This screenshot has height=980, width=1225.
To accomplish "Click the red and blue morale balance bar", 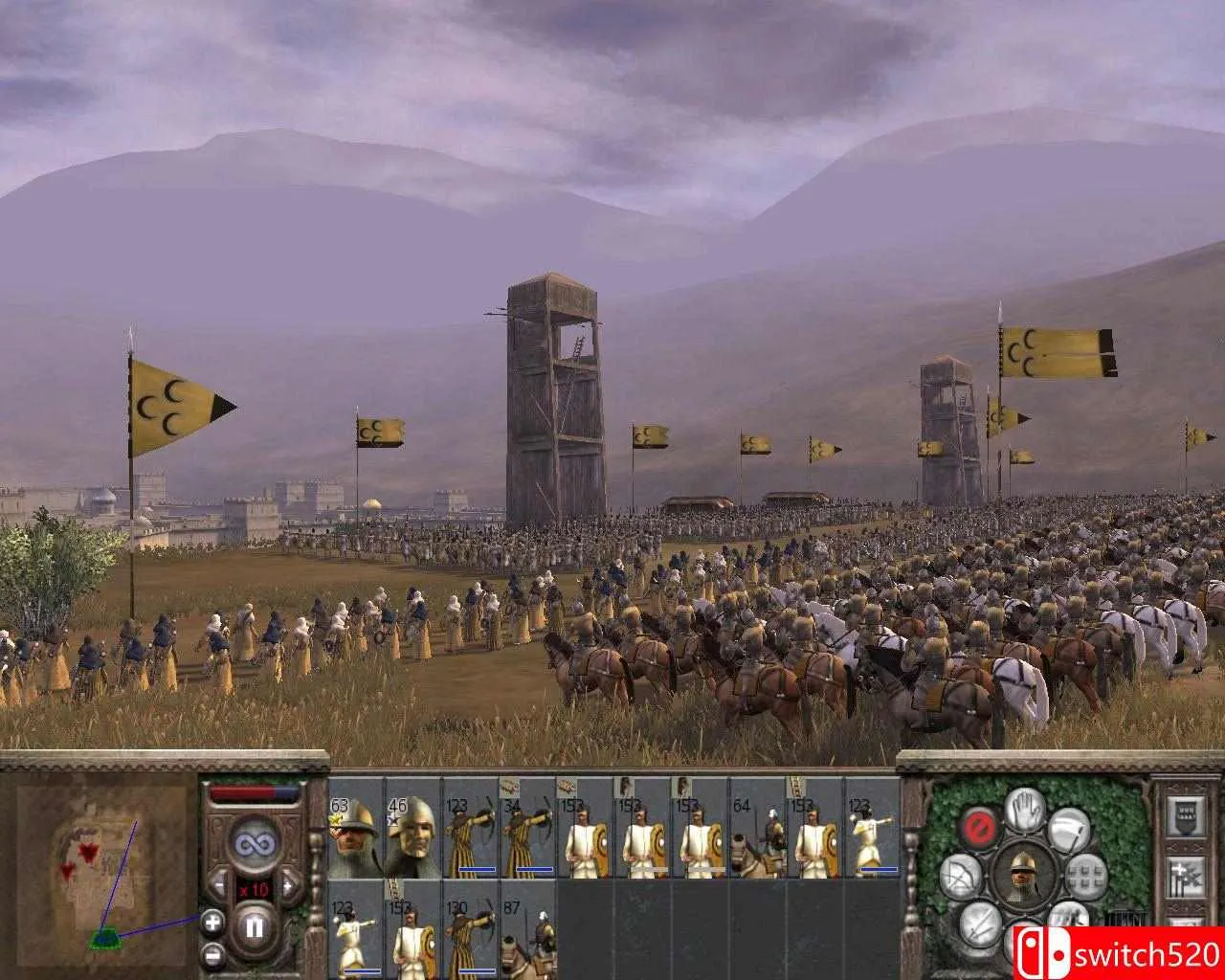I will point(256,791).
